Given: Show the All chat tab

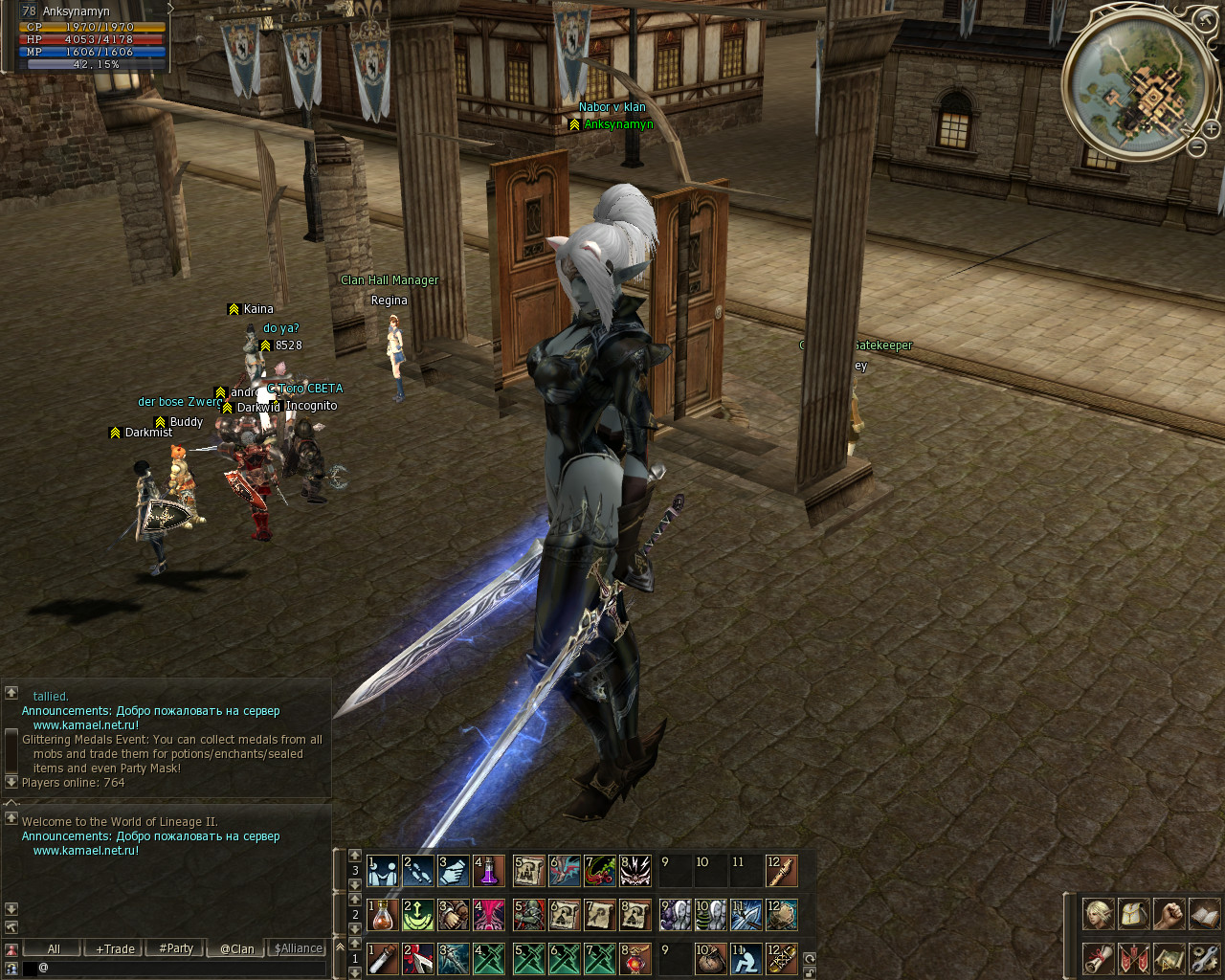Looking at the screenshot, I should [x=54, y=948].
